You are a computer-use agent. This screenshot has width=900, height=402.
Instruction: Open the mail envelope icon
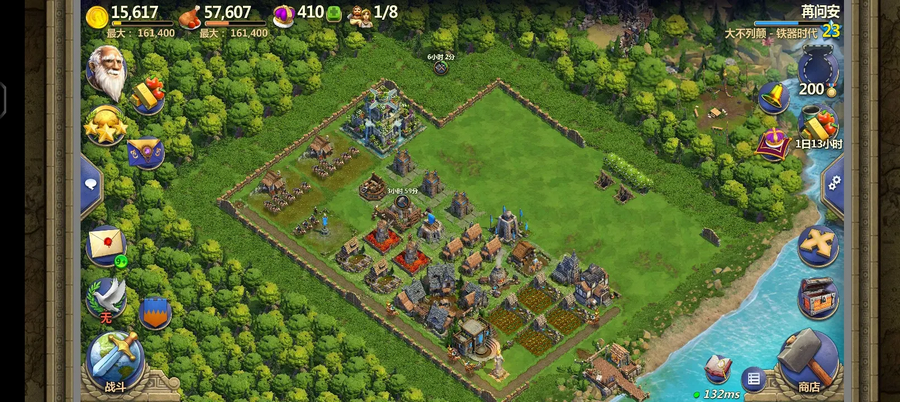[x=105, y=244]
